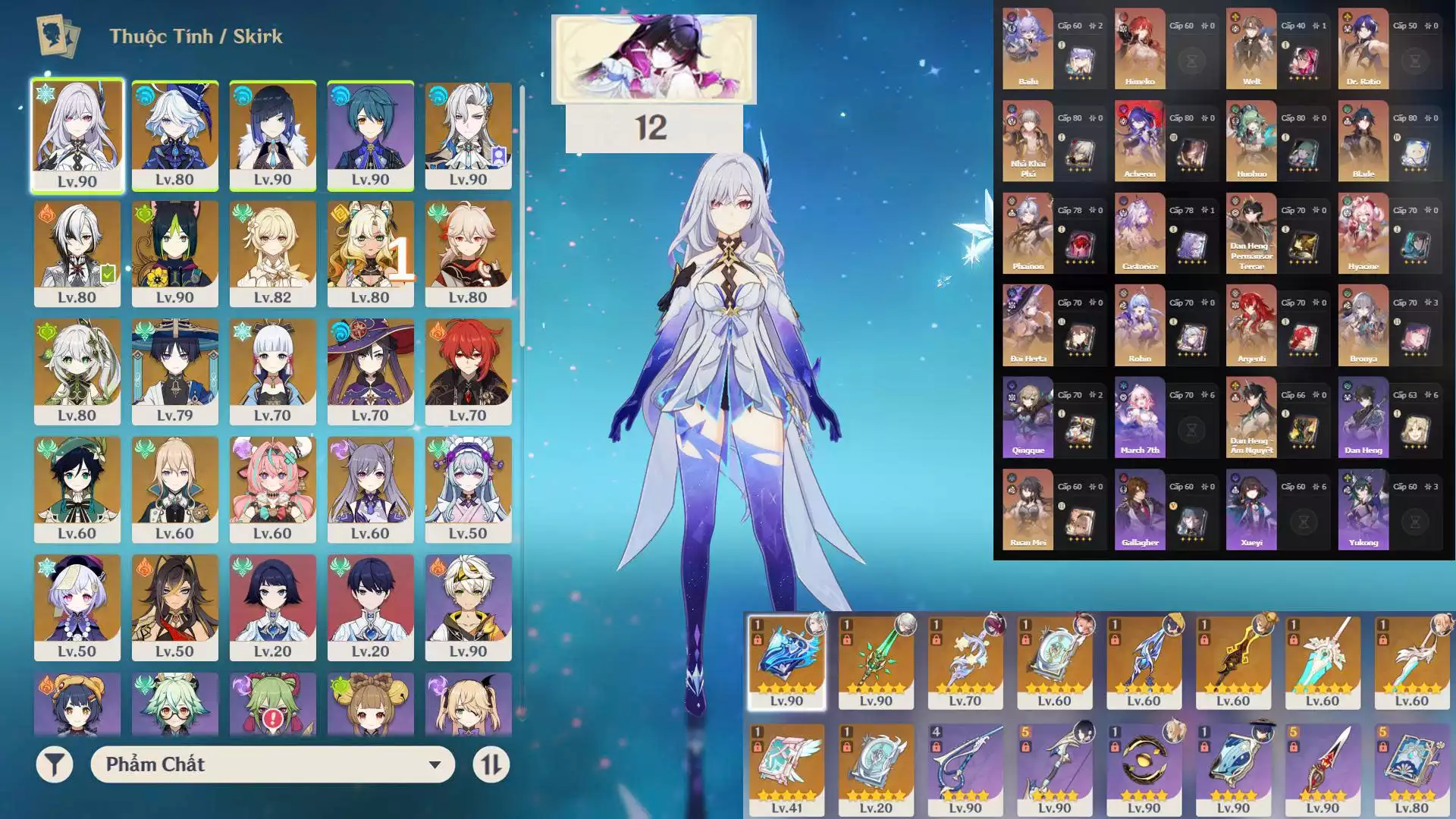Select the March 7th character card
The width and height of the screenshot is (1456, 819).
pos(1140,417)
